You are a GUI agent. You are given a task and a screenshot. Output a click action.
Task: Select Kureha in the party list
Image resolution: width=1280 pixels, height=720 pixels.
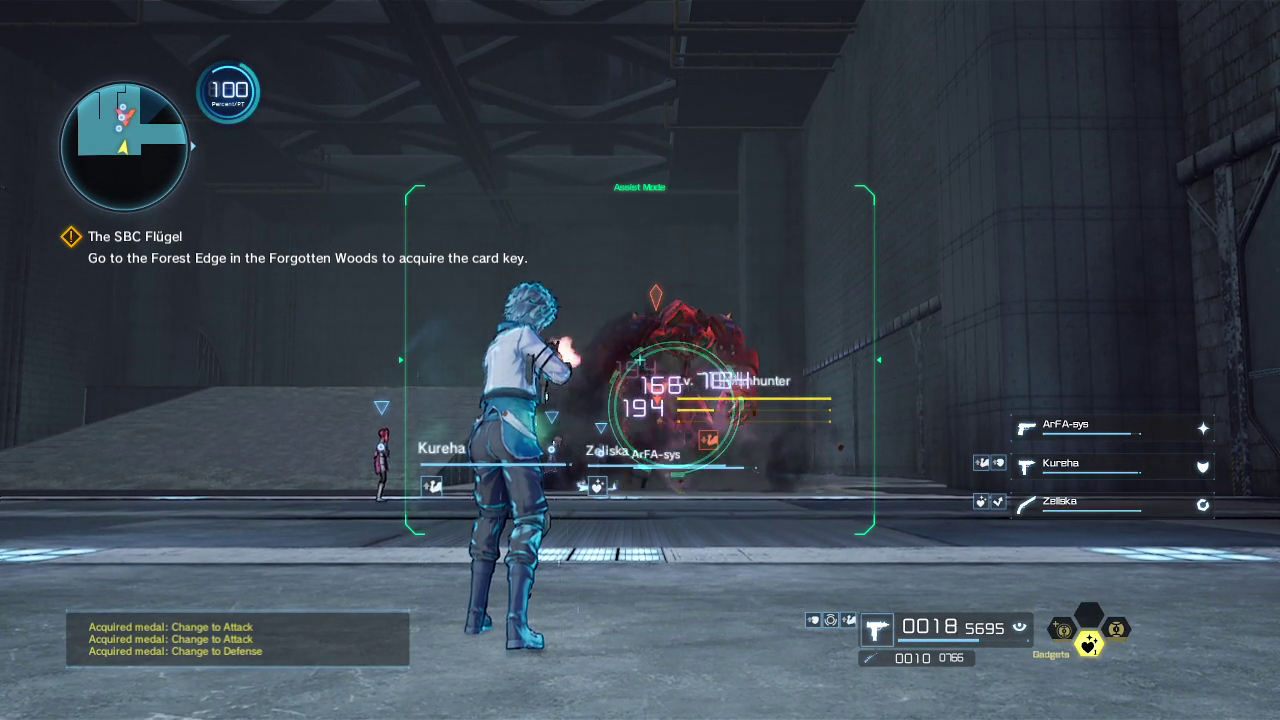coord(1061,464)
